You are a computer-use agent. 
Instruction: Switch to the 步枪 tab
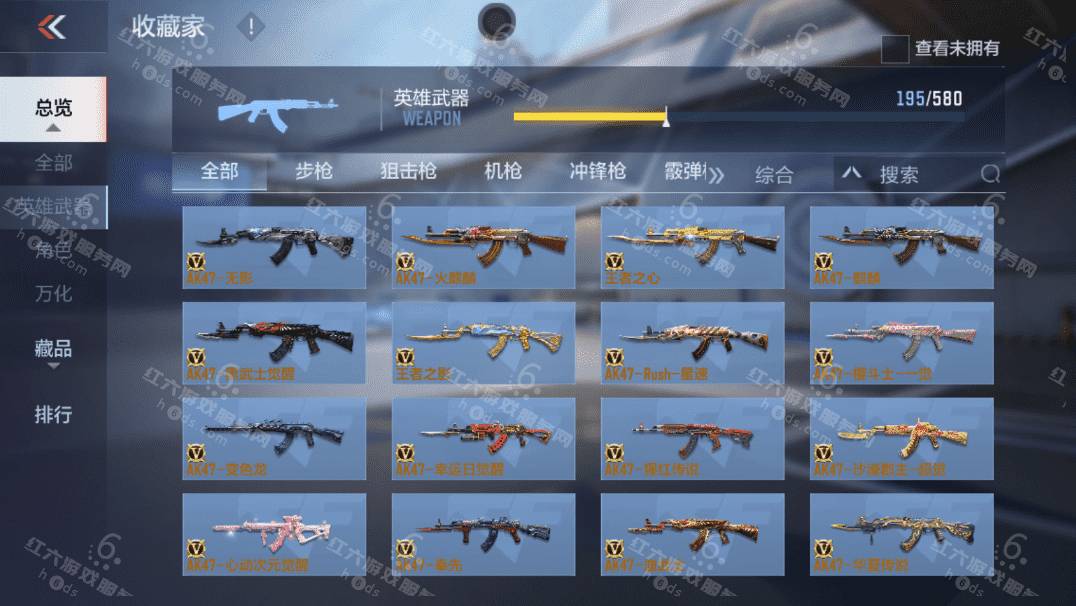314,171
